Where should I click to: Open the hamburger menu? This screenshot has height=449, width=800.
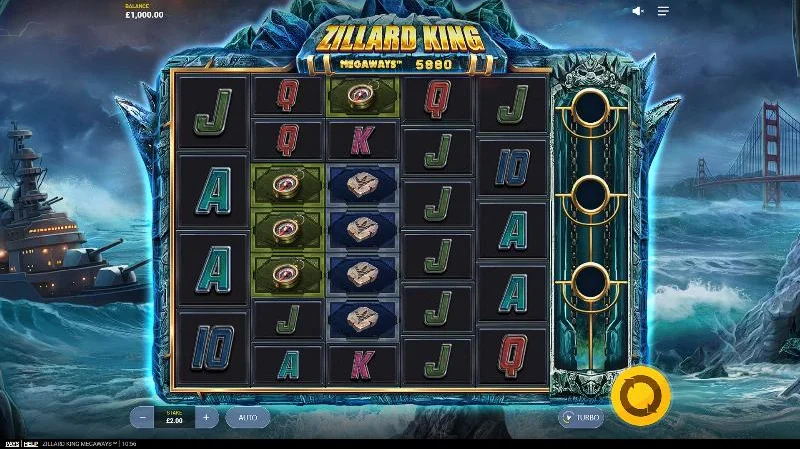(x=663, y=11)
